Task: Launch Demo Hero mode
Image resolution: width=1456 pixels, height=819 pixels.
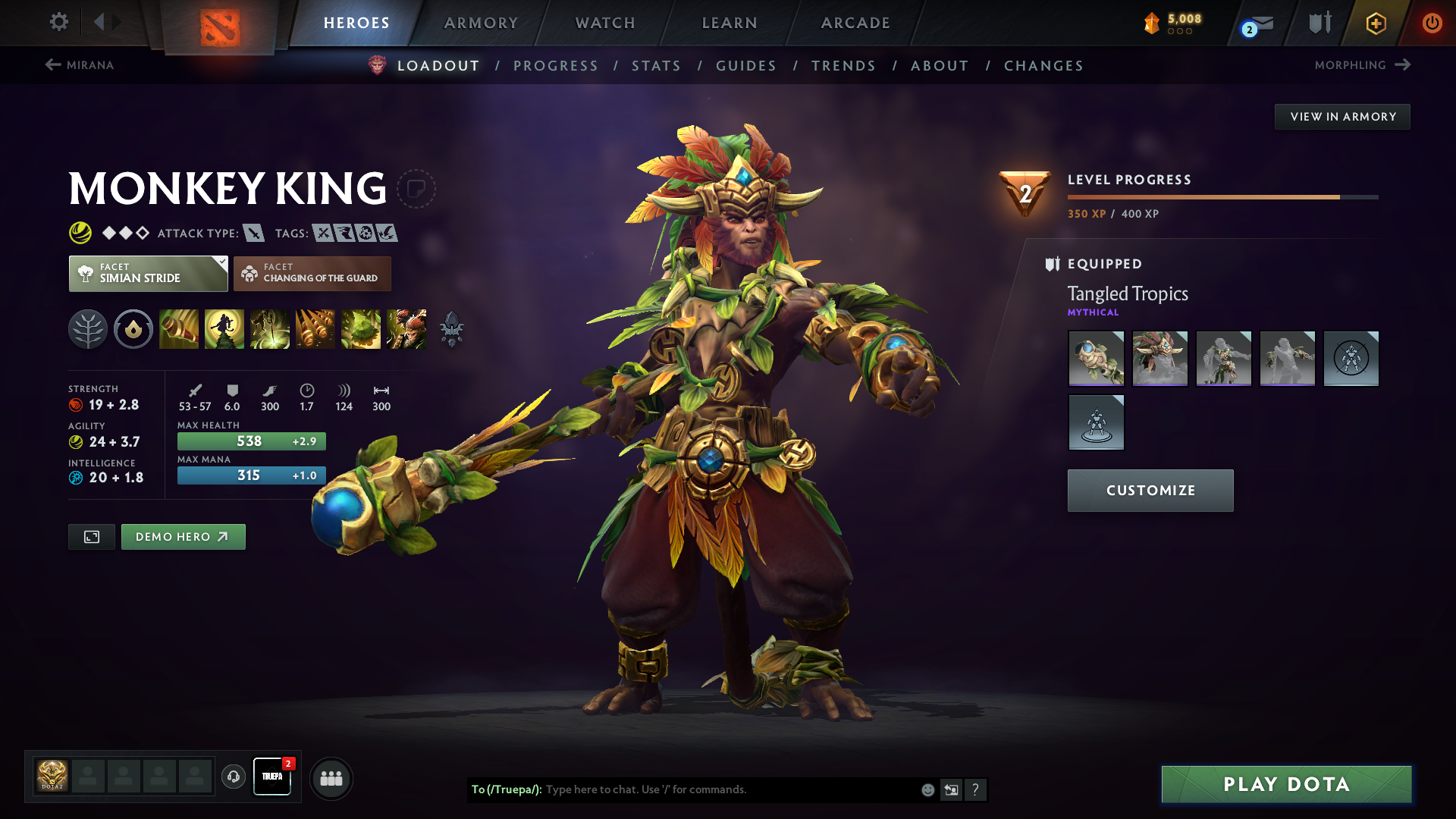Action: [x=183, y=537]
